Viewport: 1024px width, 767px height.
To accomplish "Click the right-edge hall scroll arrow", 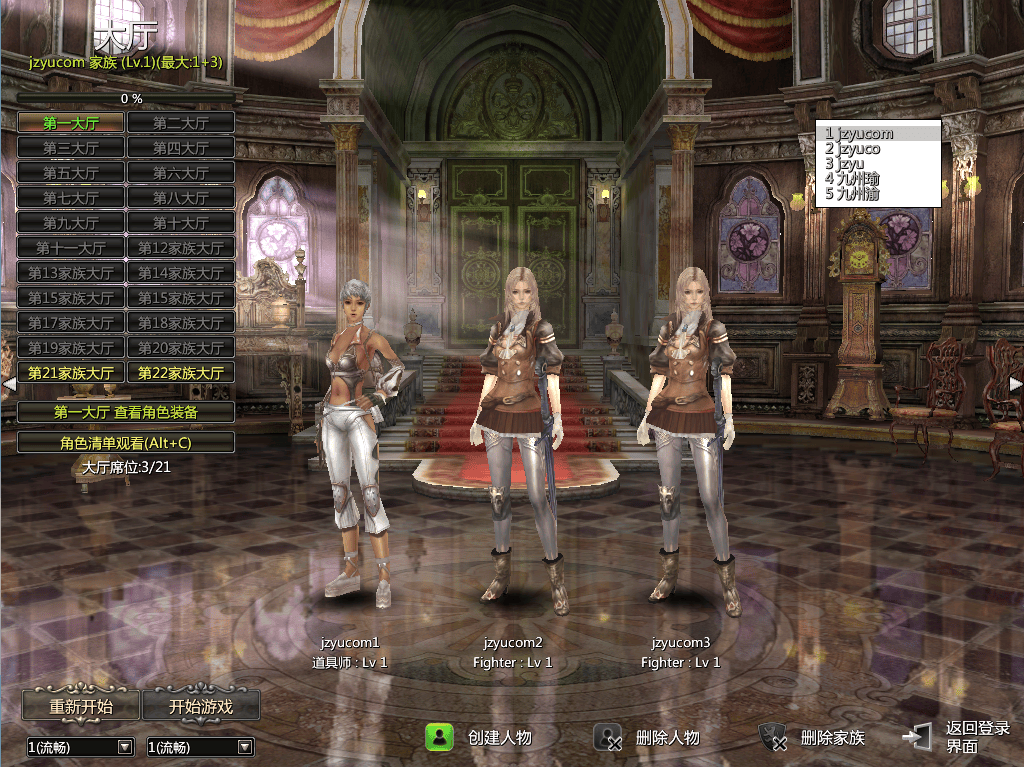I will (x=1015, y=384).
